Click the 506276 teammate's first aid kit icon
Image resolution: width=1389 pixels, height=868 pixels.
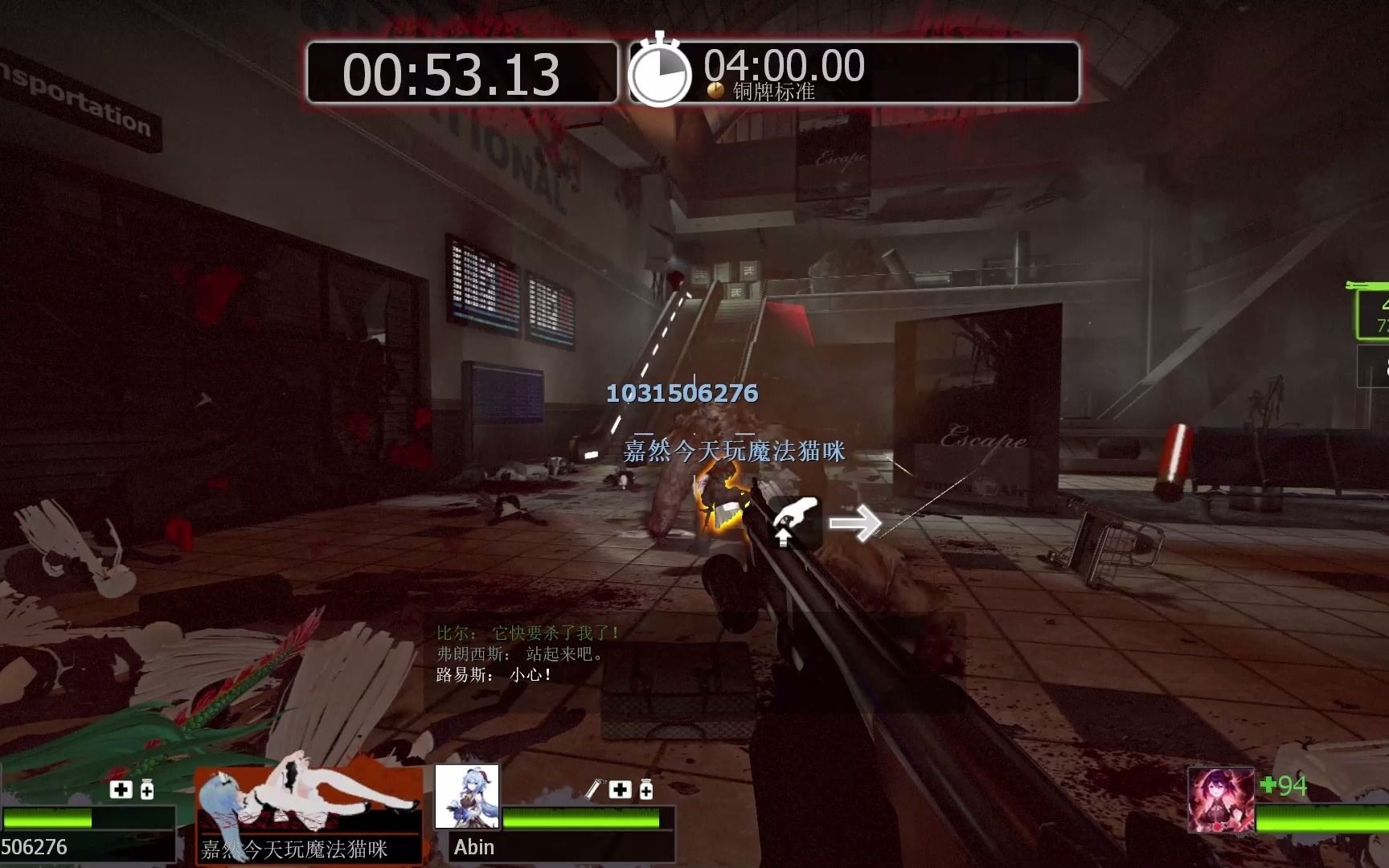pyautogui.click(x=121, y=789)
